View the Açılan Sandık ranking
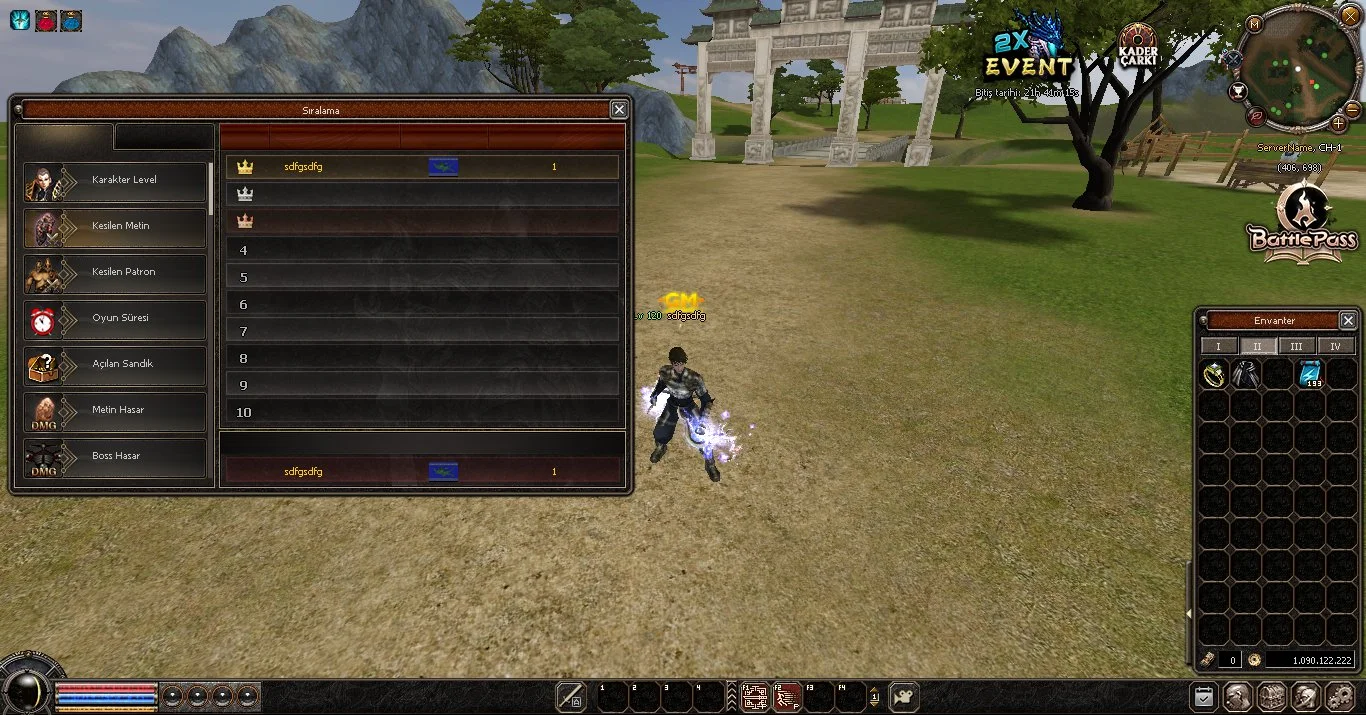The height and width of the screenshot is (715, 1366). pyautogui.click(x=115, y=365)
